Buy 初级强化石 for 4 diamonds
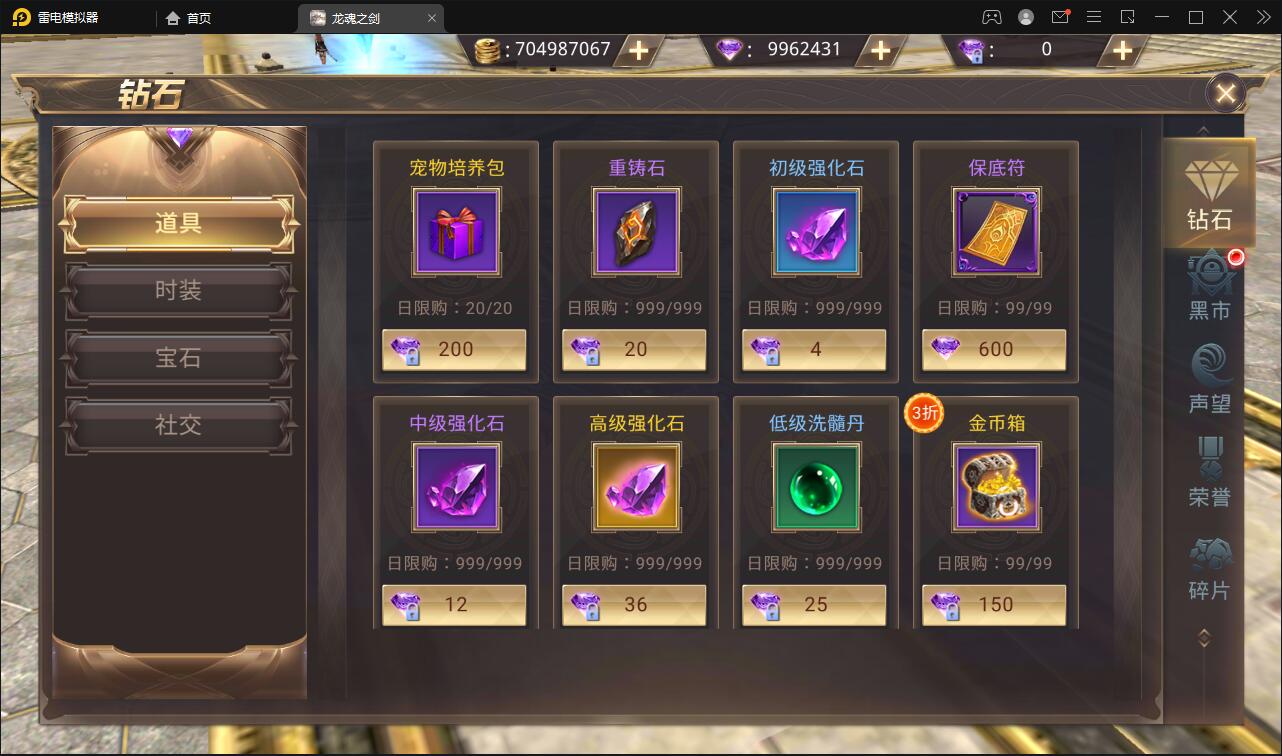This screenshot has width=1282, height=756. coord(814,350)
